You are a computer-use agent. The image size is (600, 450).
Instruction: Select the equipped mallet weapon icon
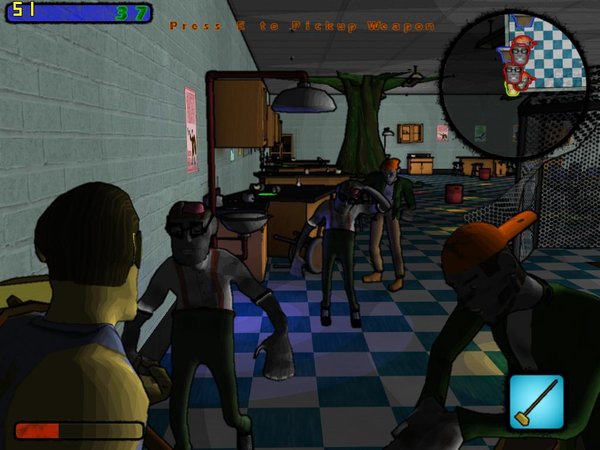(x=535, y=401)
